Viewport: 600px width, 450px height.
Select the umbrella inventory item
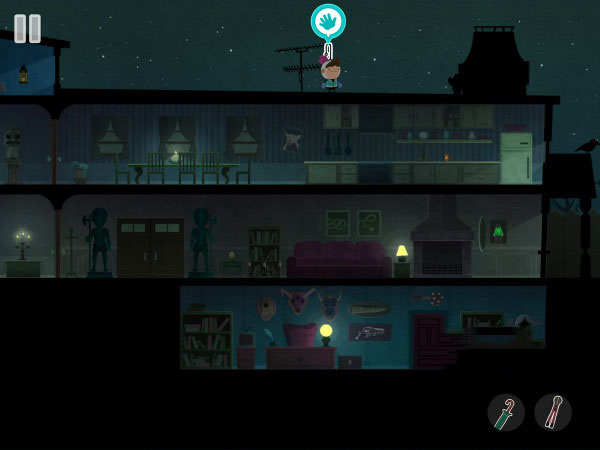click(x=506, y=412)
